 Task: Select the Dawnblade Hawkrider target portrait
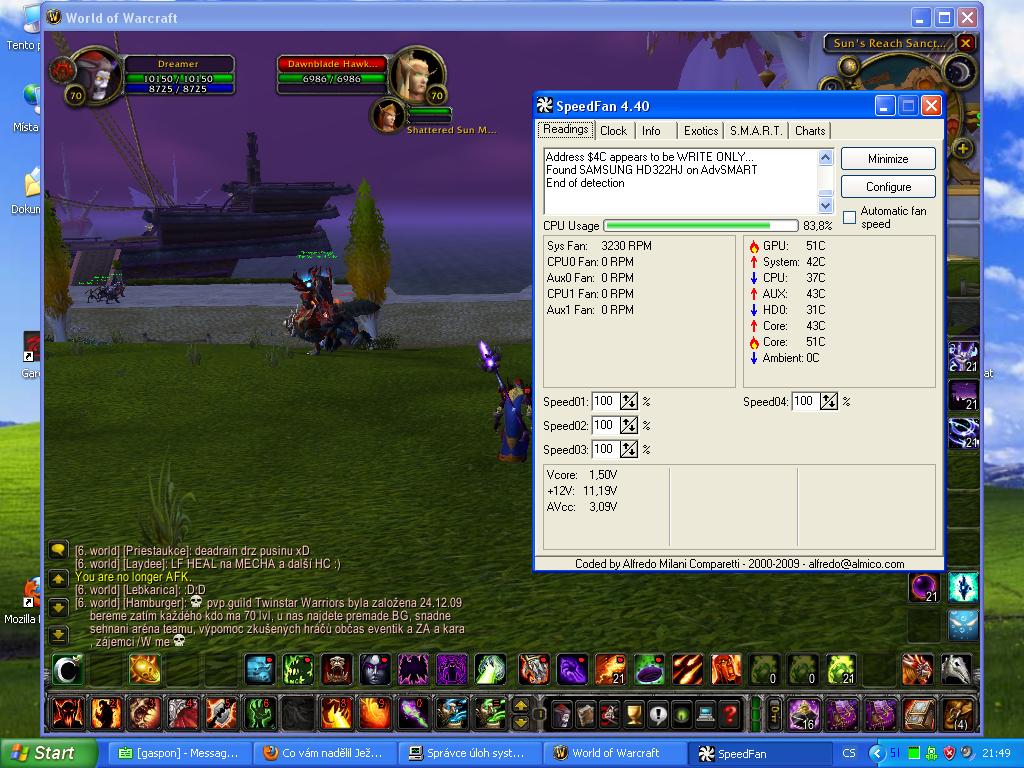point(412,72)
